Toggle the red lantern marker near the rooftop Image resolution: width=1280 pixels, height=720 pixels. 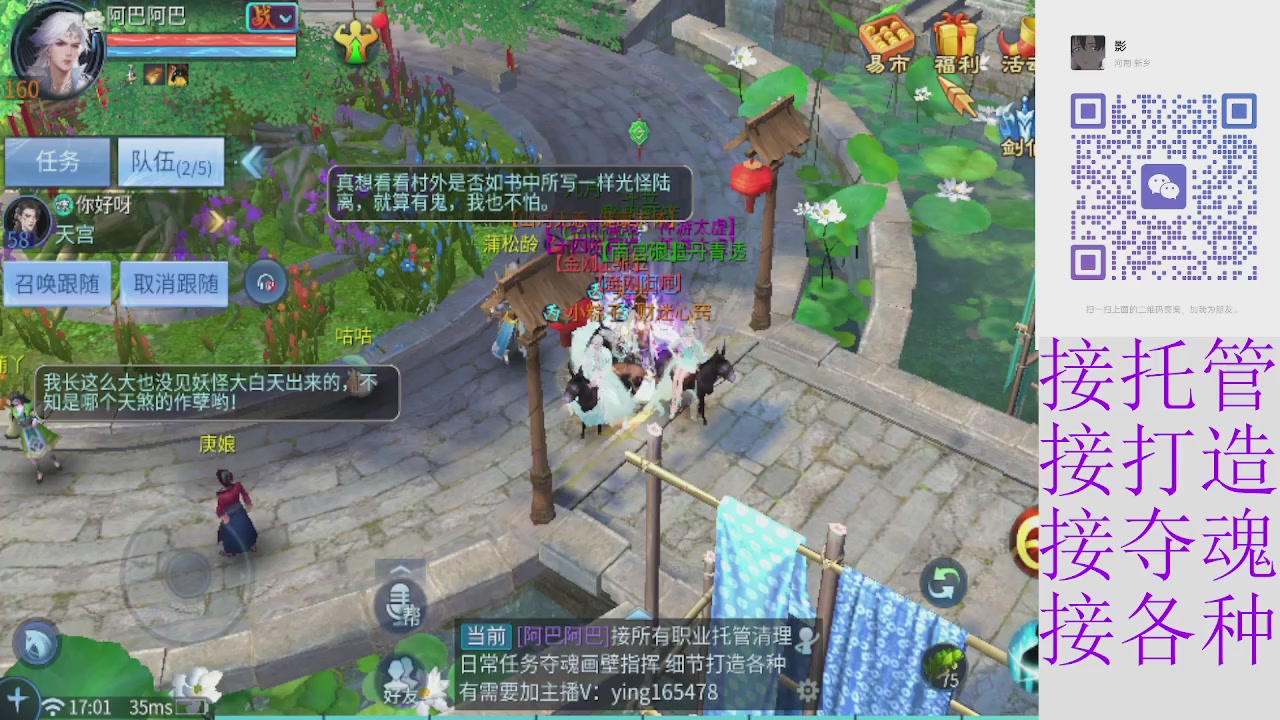[750, 180]
